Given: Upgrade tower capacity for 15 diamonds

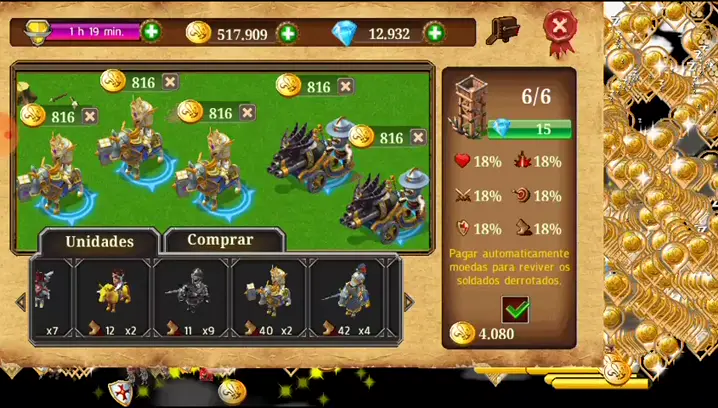Looking at the screenshot, I should pyautogui.click(x=529, y=129).
